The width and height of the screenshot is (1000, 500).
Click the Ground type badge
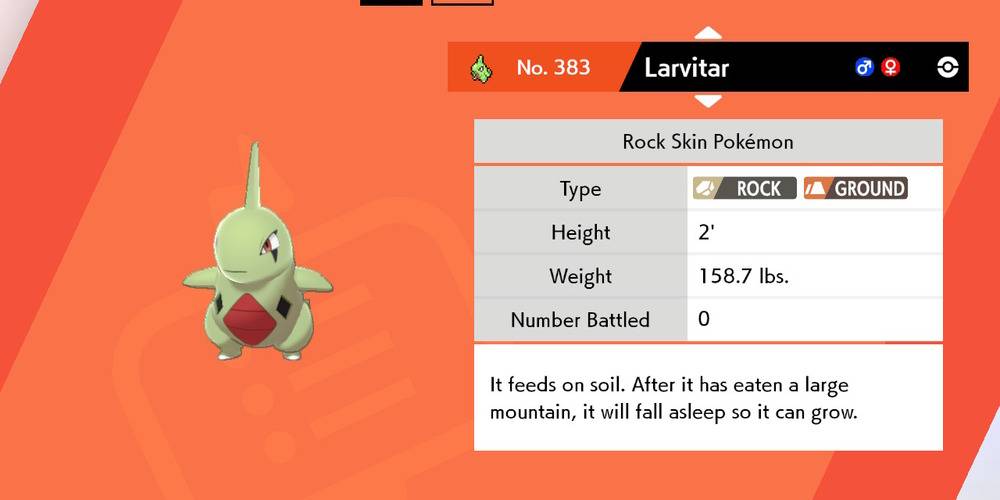point(855,188)
